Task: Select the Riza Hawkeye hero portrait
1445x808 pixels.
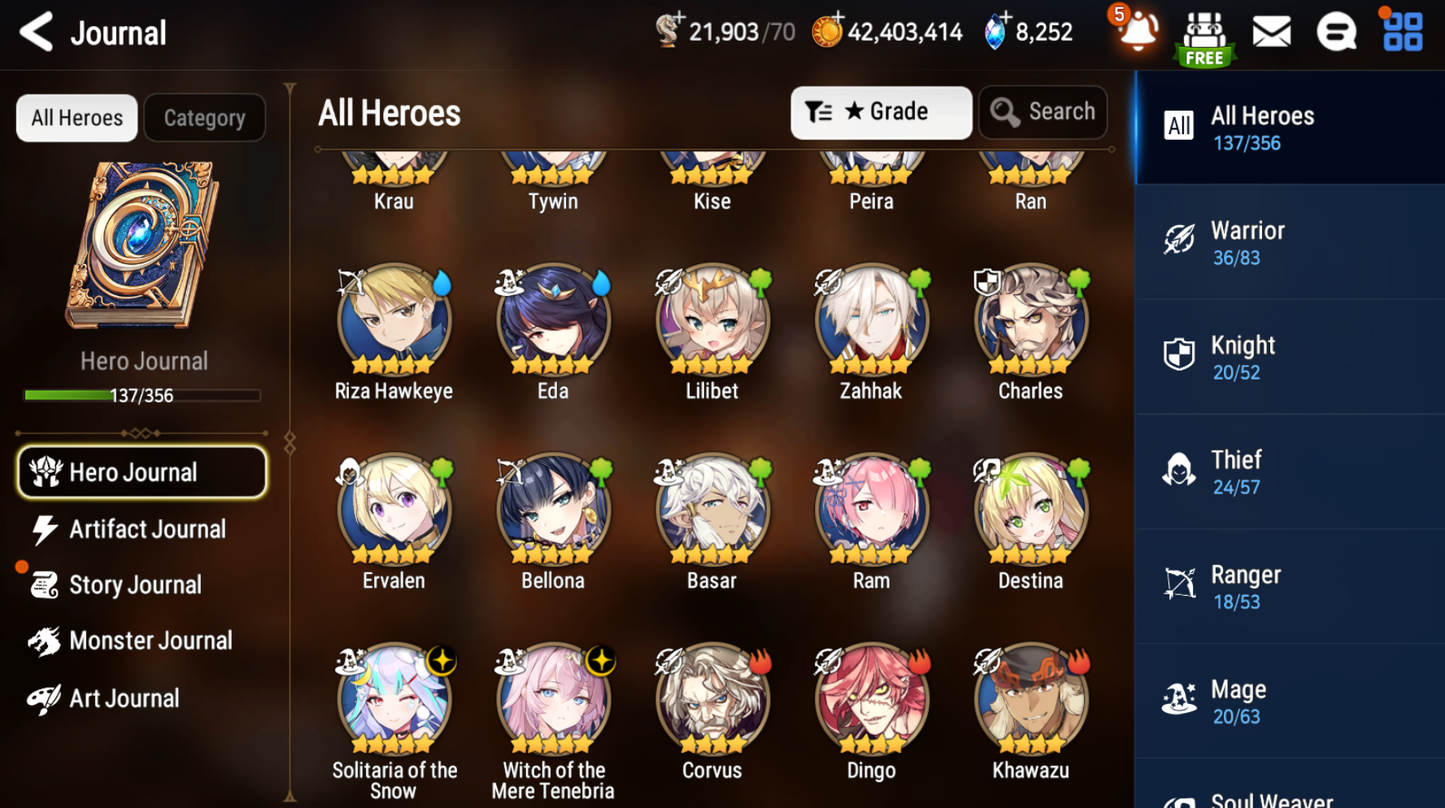Action: click(x=394, y=322)
